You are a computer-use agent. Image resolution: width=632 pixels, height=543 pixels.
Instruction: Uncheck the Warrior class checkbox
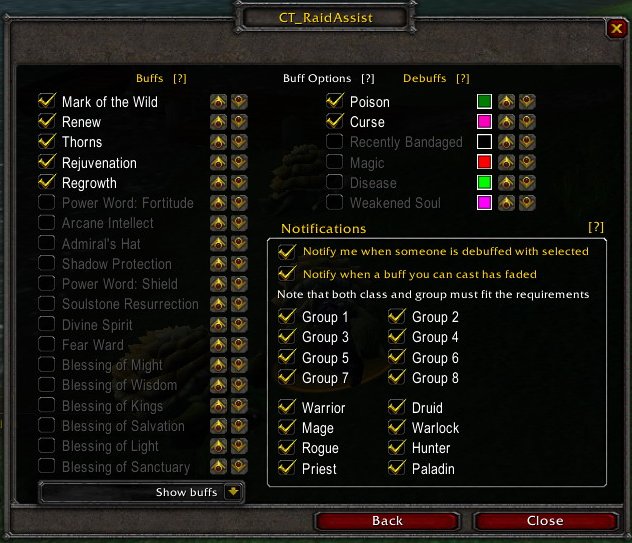click(x=288, y=408)
